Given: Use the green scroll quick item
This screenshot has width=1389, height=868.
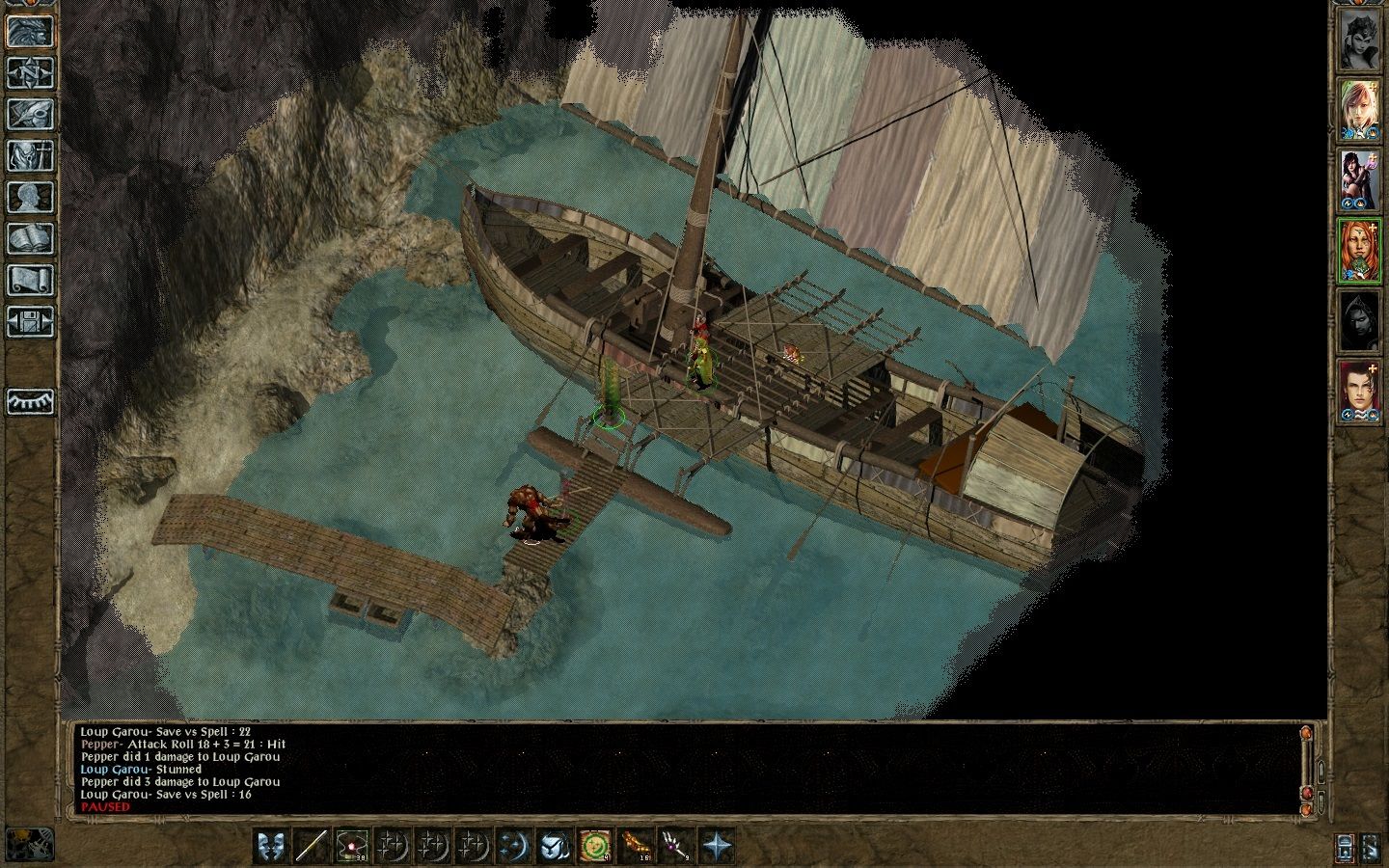Looking at the screenshot, I should tap(595, 846).
